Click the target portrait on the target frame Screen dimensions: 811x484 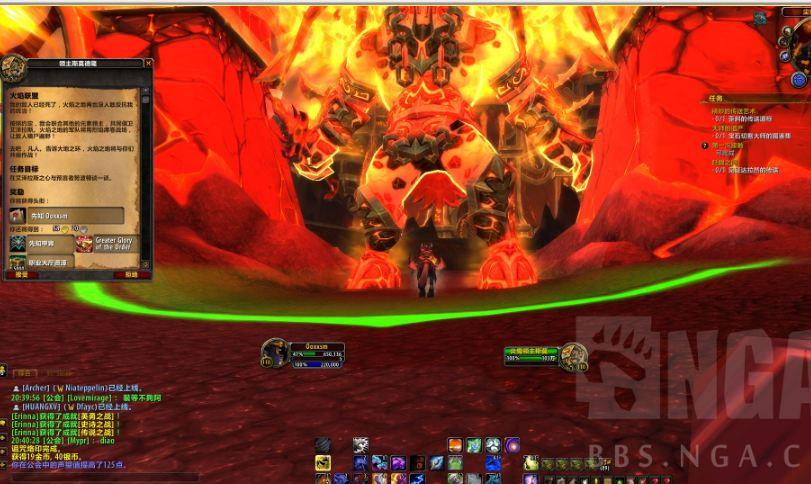click(x=572, y=353)
